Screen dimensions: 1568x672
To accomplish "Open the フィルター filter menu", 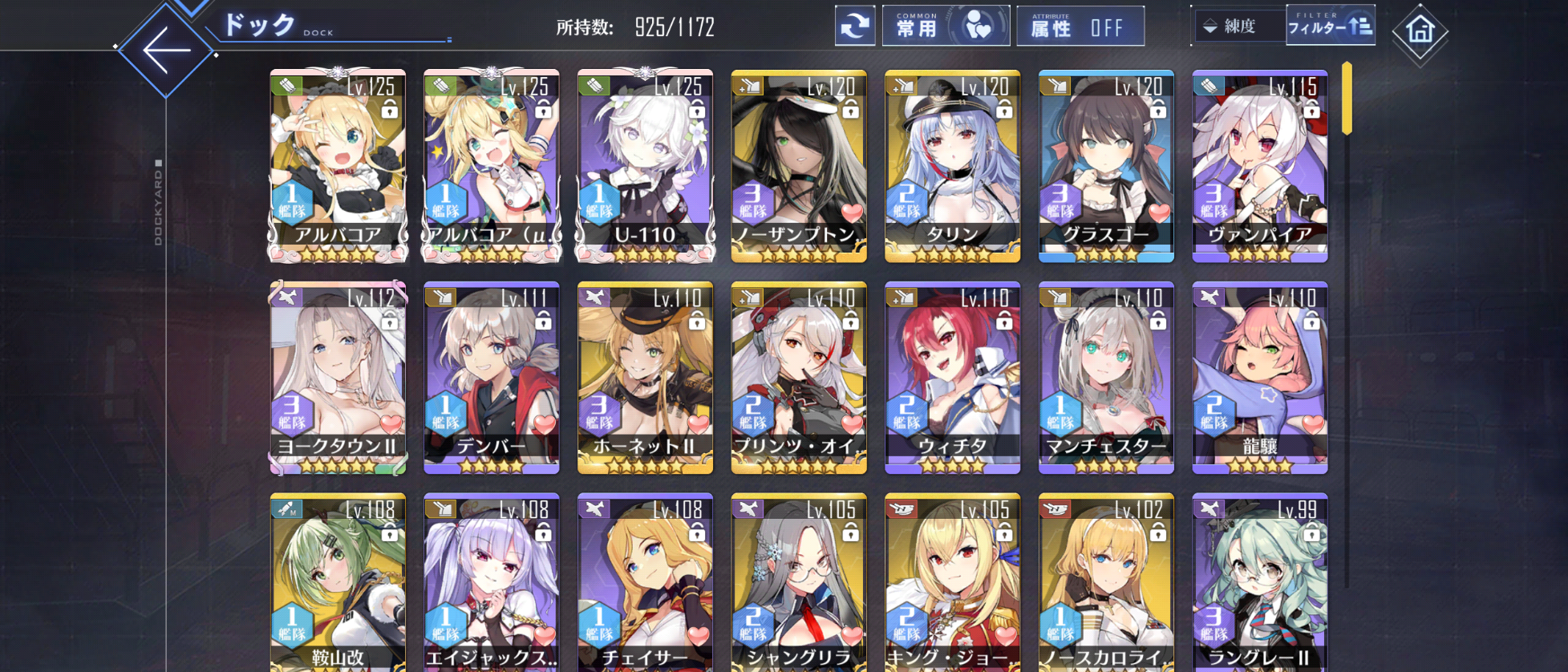I will point(1330,26).
